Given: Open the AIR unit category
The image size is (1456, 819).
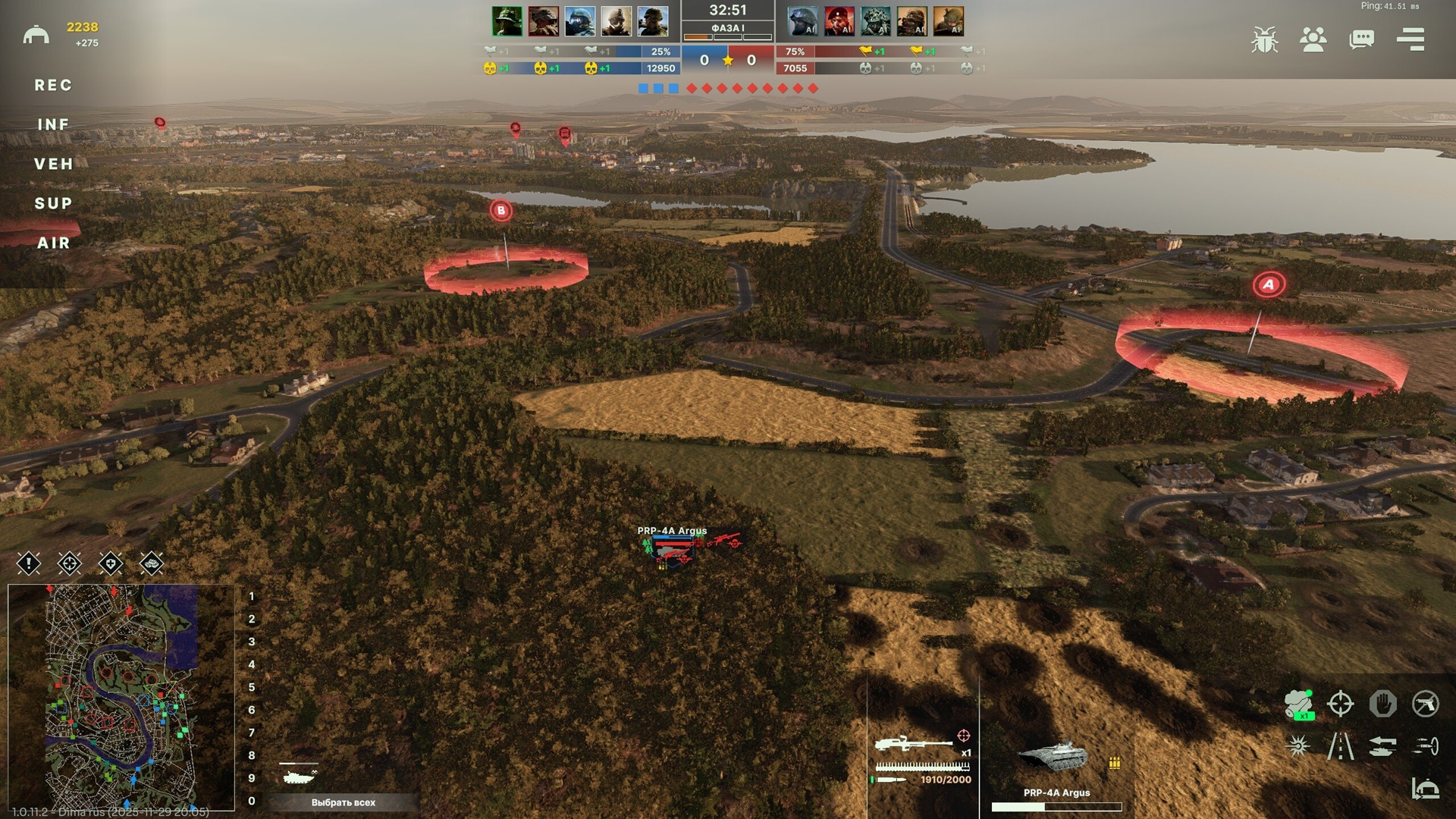Looking at the screenshot, I should [x=53, y=243].
